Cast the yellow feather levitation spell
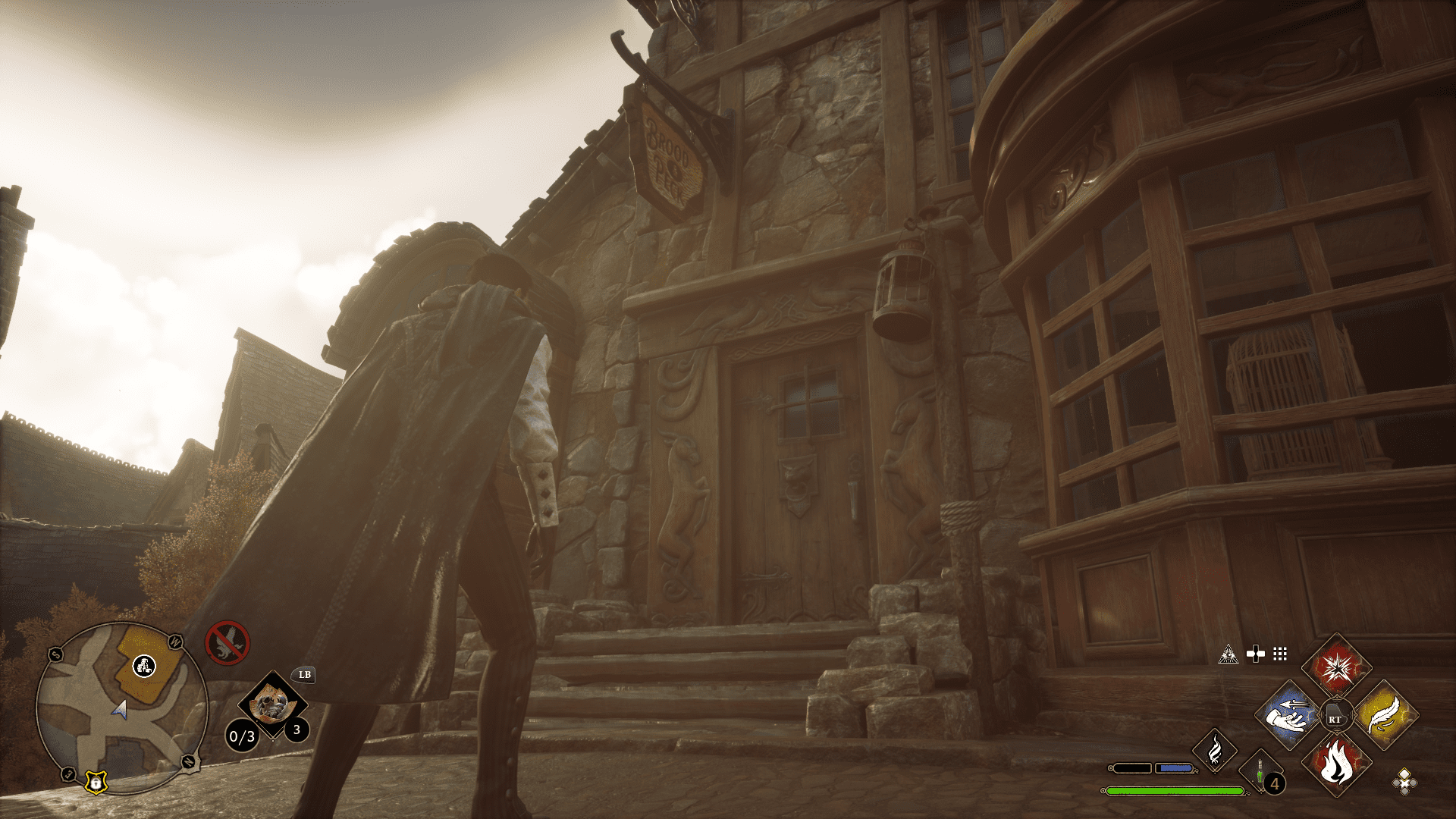This screenshot has height=819, width=1456. (x=1385, y=715)
